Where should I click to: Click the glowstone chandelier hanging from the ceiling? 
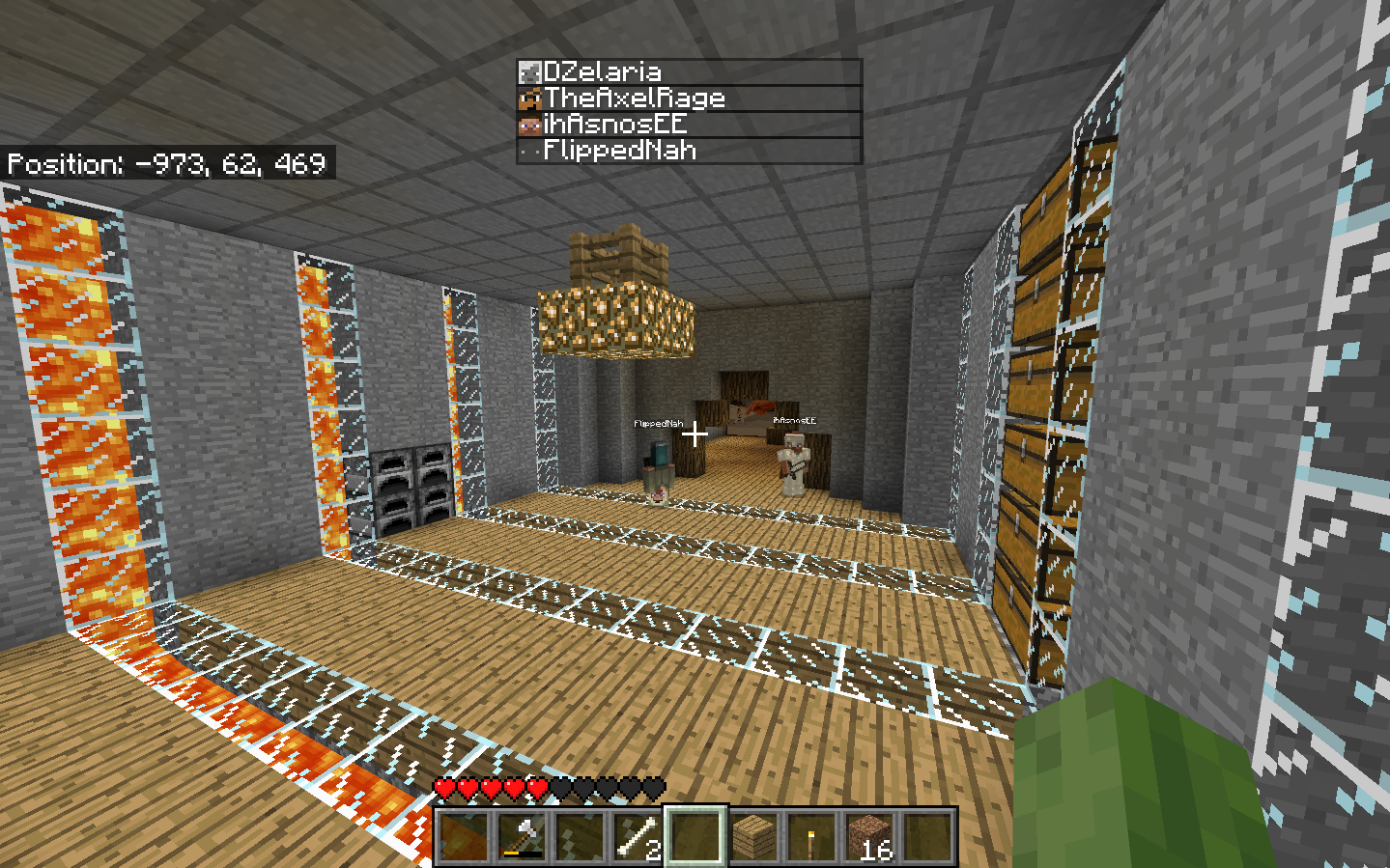pyautogui.click(x=618, y=319)
